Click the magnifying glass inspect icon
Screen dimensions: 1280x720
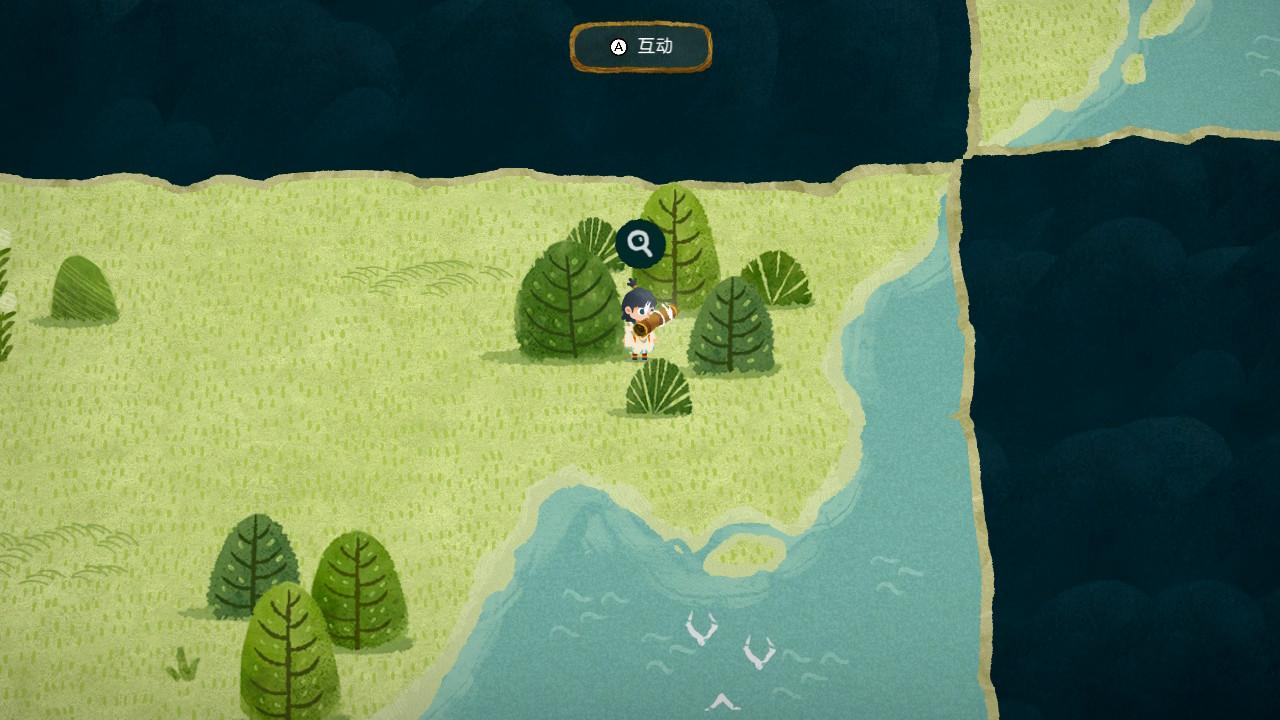[x=640, y=244]
